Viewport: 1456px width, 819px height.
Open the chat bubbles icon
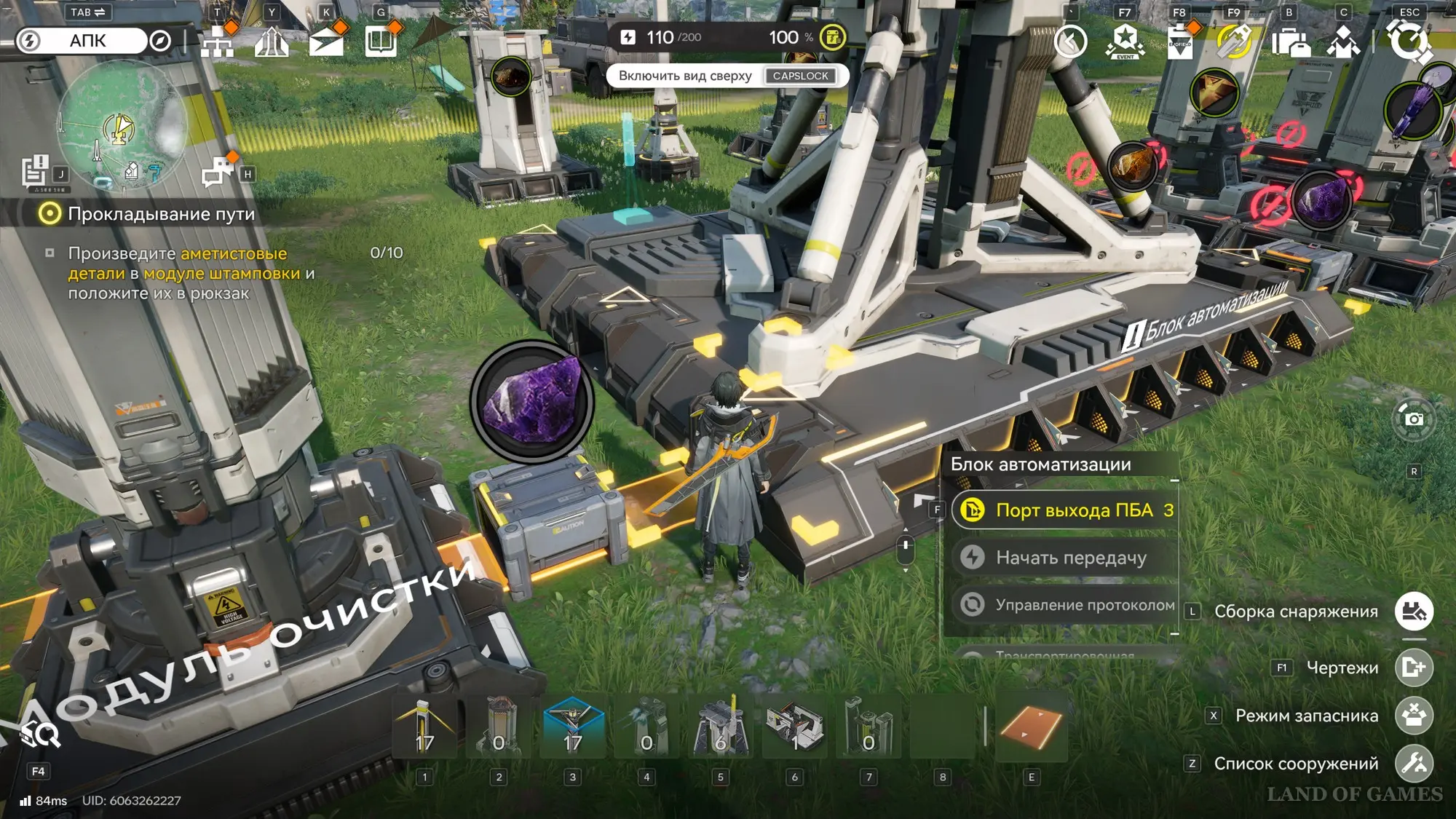pos(217,173)
